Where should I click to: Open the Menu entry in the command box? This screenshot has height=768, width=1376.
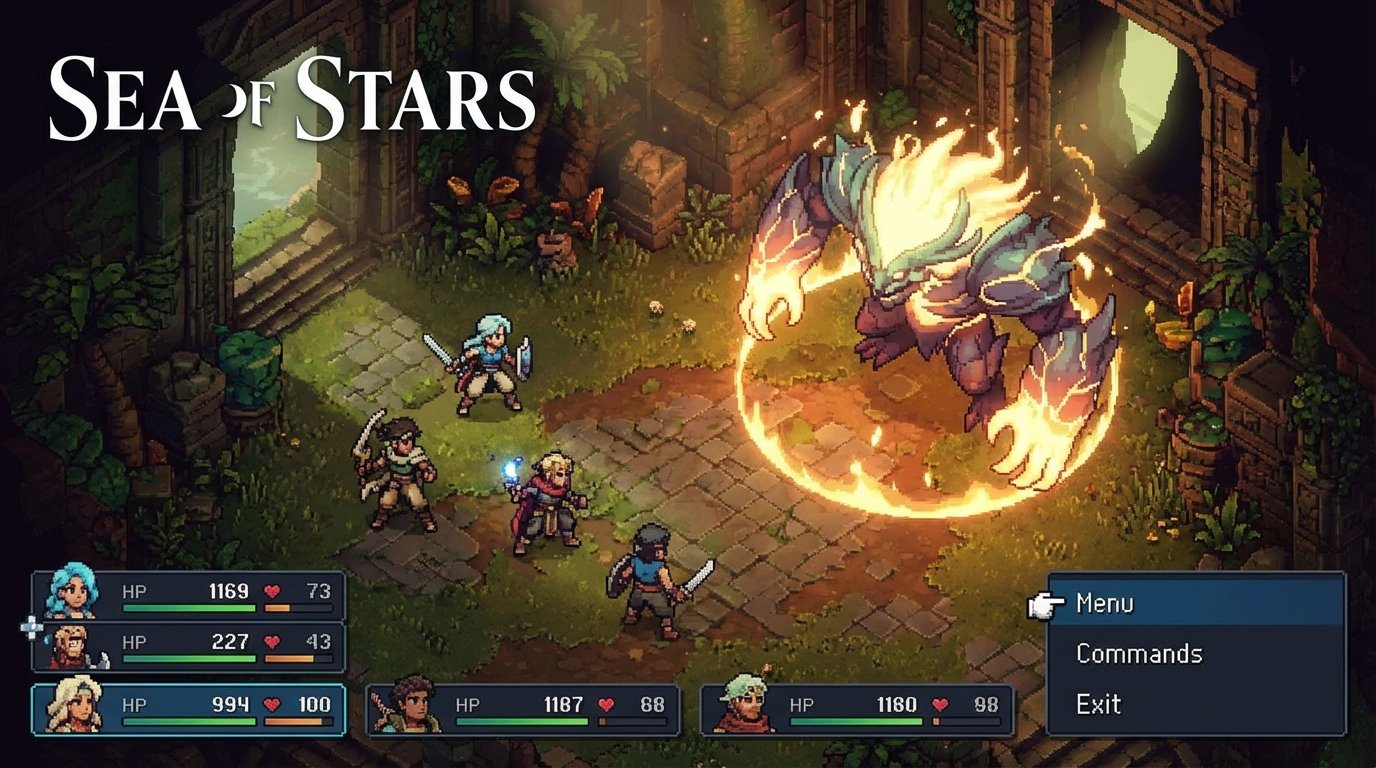[1104, 604]
